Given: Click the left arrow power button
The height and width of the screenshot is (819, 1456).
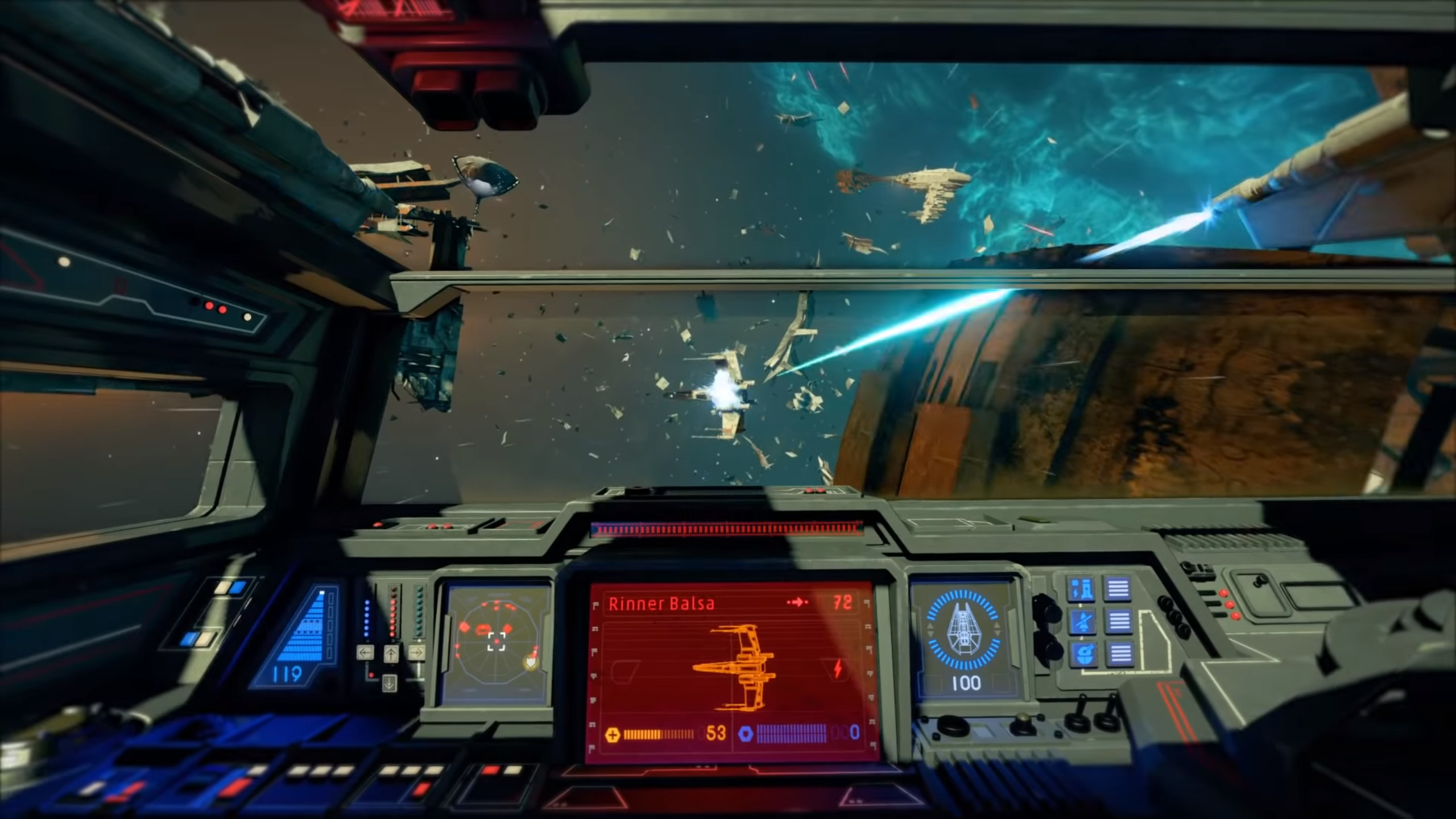Looking at the screenshot, I should (x=365, y=652).
